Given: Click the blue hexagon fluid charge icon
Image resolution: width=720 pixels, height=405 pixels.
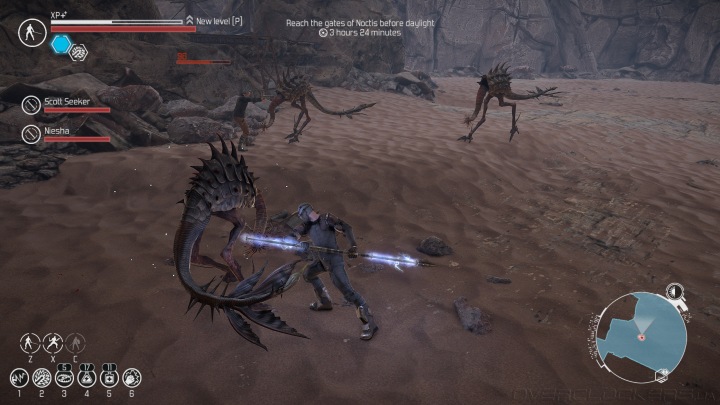Looking at the screenshot, I should click(60, 44).
